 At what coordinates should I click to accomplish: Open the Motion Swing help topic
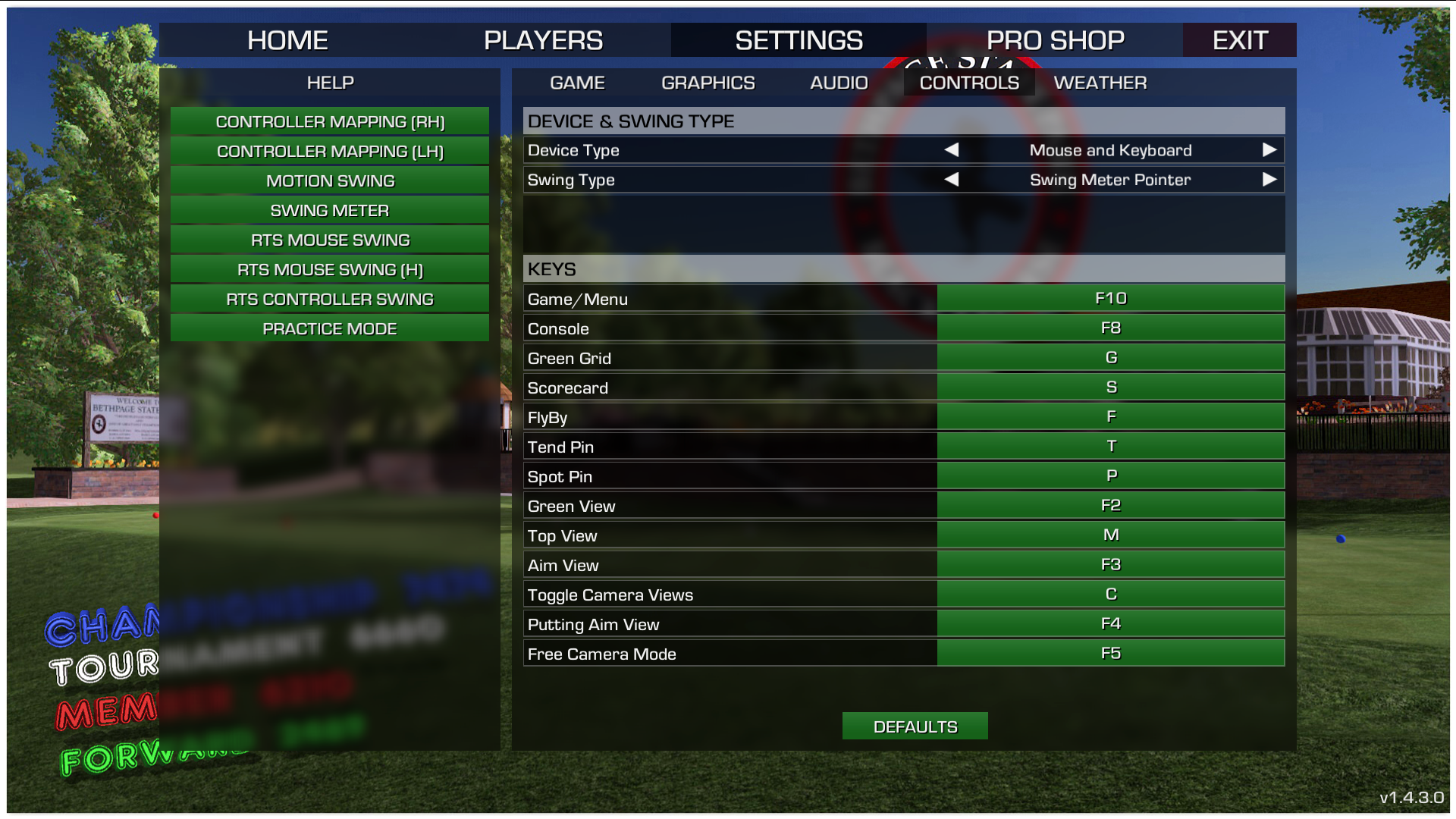point(330,180)
